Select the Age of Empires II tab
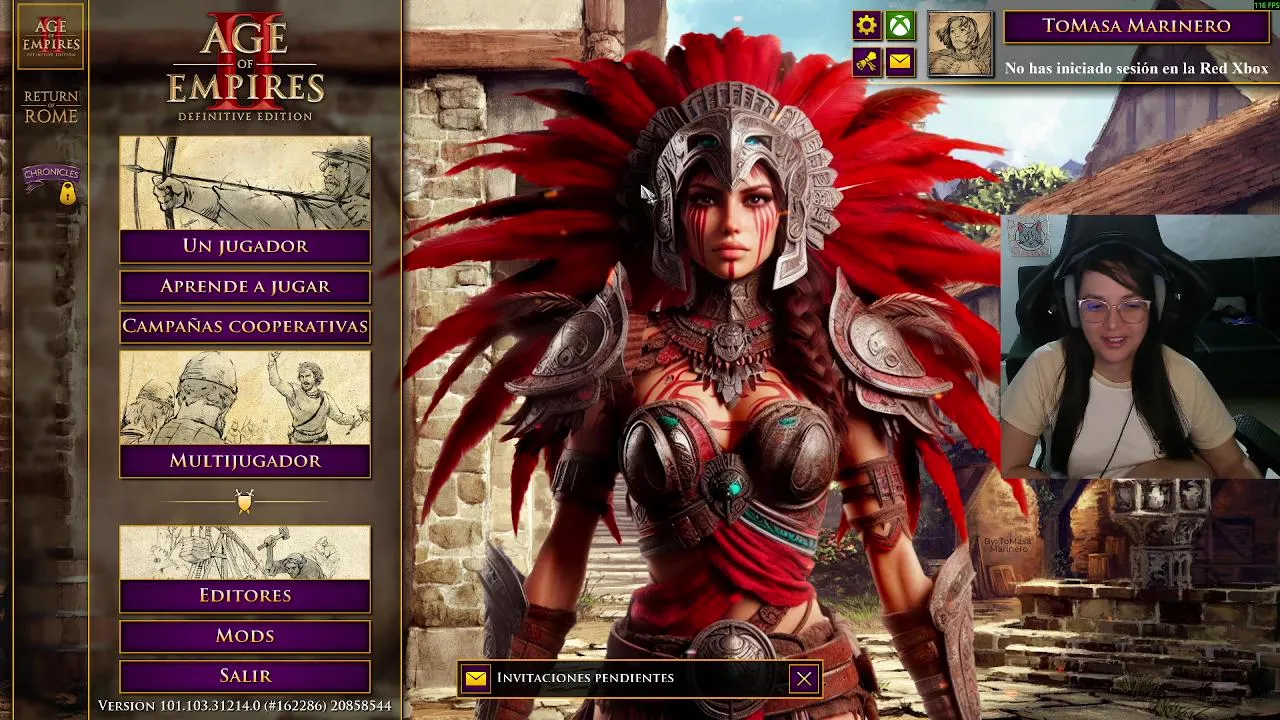The height and width of the screenshot is (720, 1280). tap(51, 37)
